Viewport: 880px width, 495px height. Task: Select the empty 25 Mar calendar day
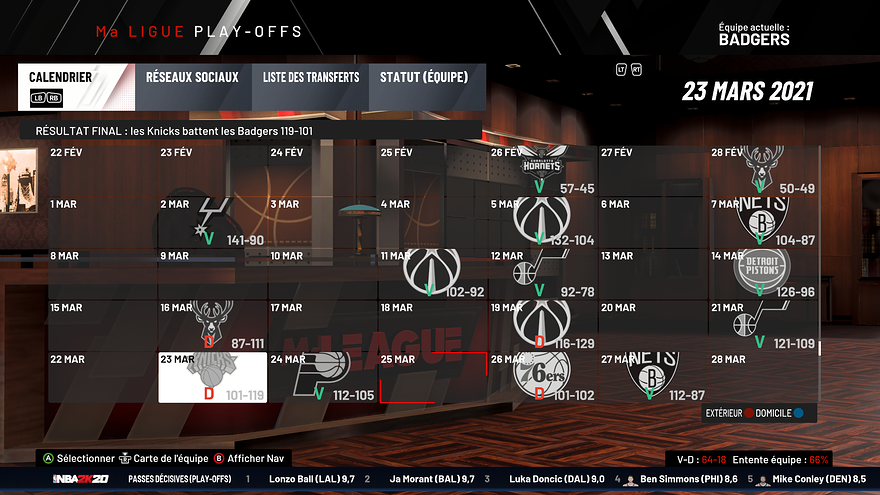click(x=433, y=377)
